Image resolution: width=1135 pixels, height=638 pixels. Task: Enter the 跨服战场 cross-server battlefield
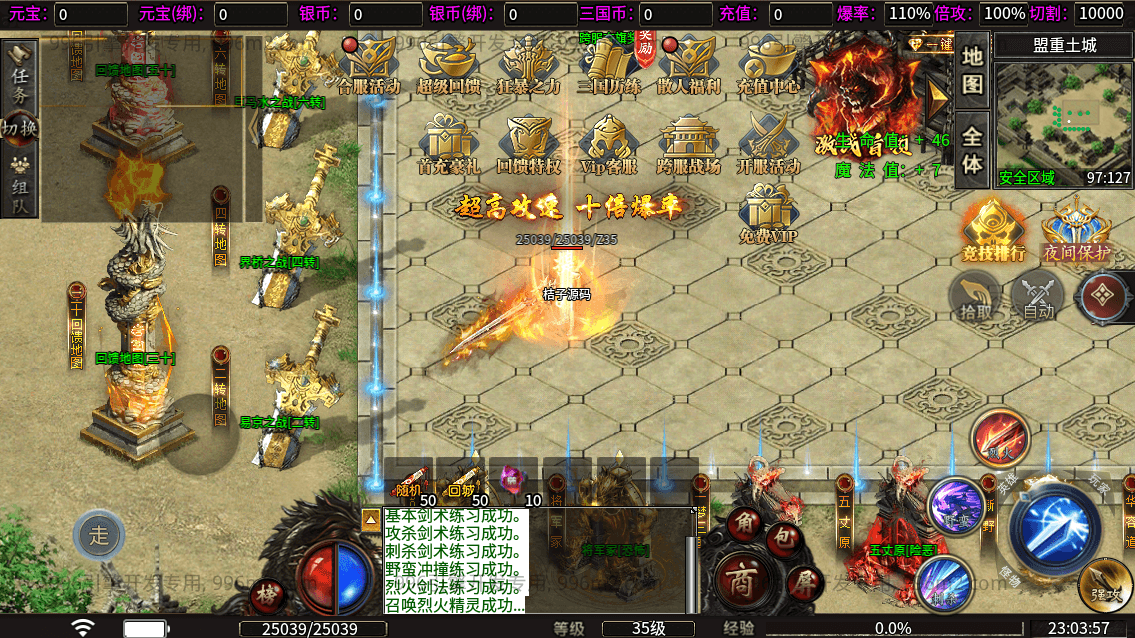click(688, 145)
